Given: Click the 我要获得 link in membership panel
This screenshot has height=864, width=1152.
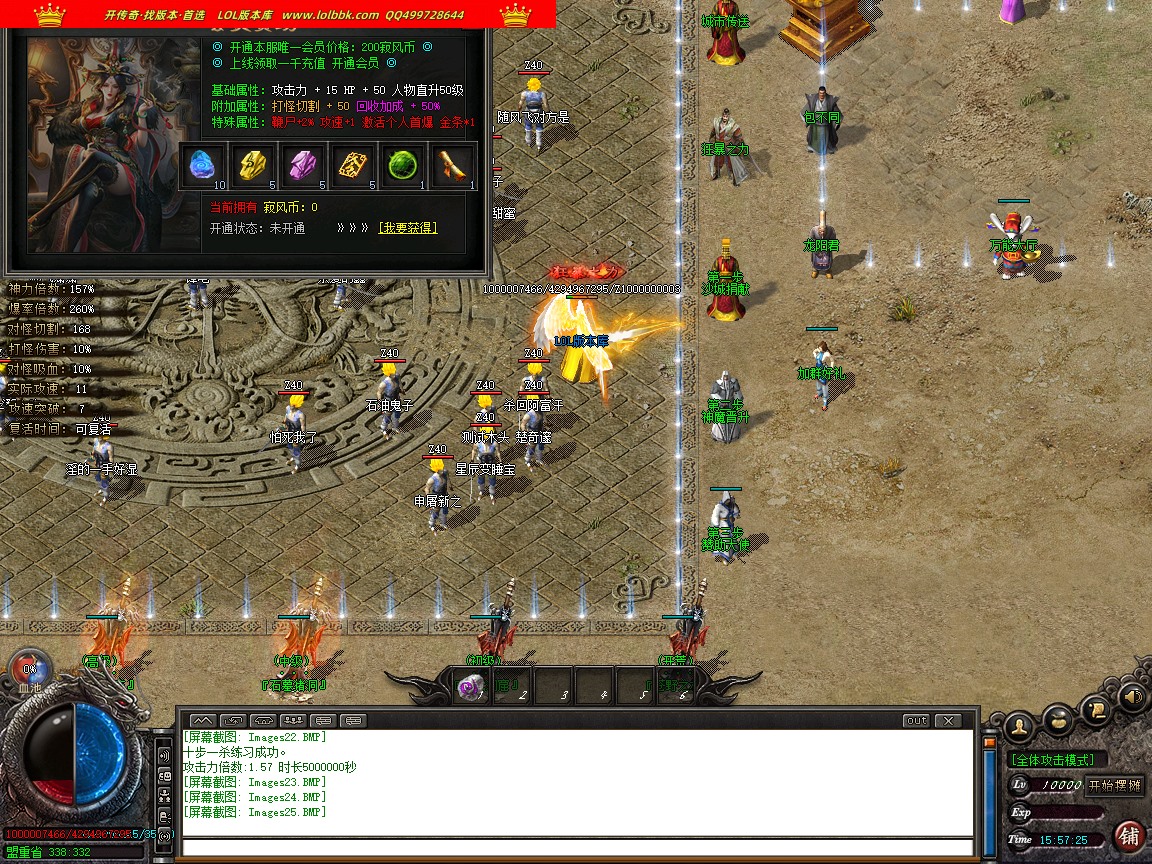Looking at the screenshot, I should [407, 228].
